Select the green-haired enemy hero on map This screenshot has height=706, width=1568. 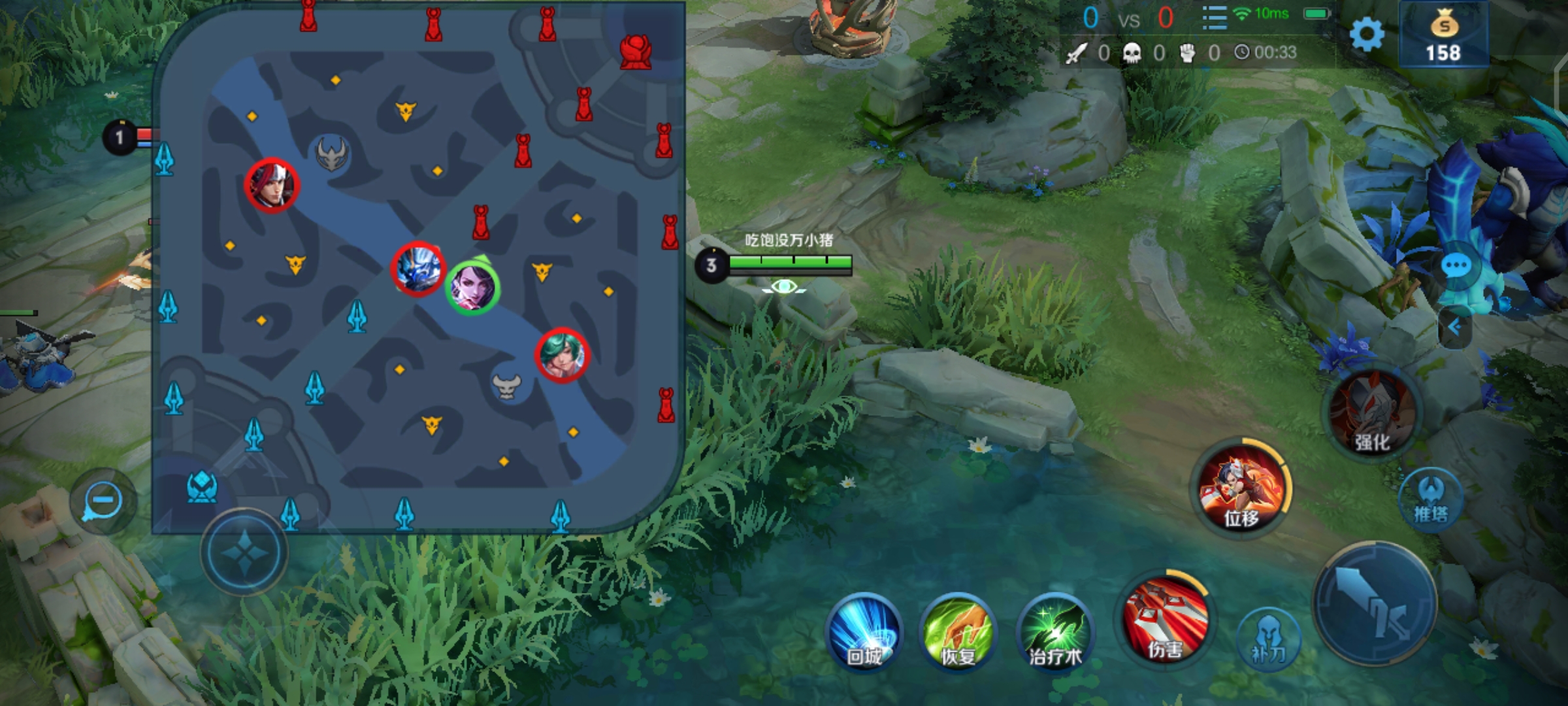pyautogui.click(x=562, y=355)
